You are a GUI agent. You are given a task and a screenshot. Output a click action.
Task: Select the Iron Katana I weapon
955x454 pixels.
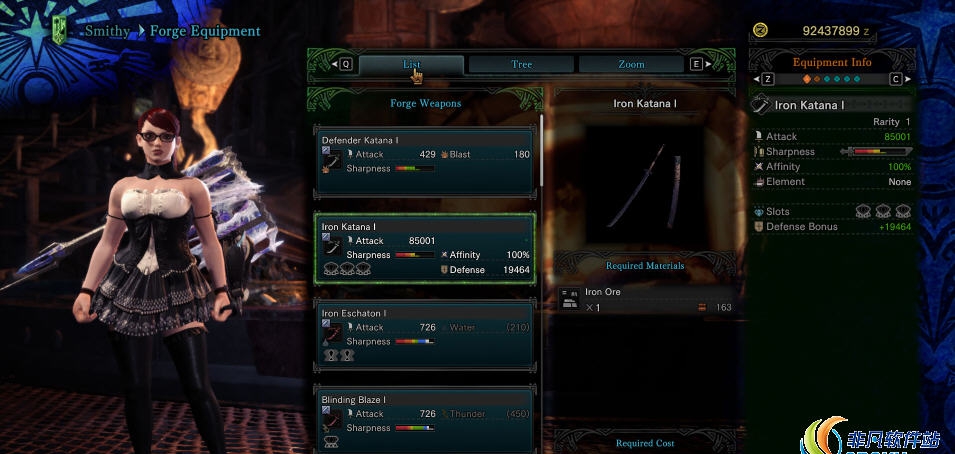[425, 248]
